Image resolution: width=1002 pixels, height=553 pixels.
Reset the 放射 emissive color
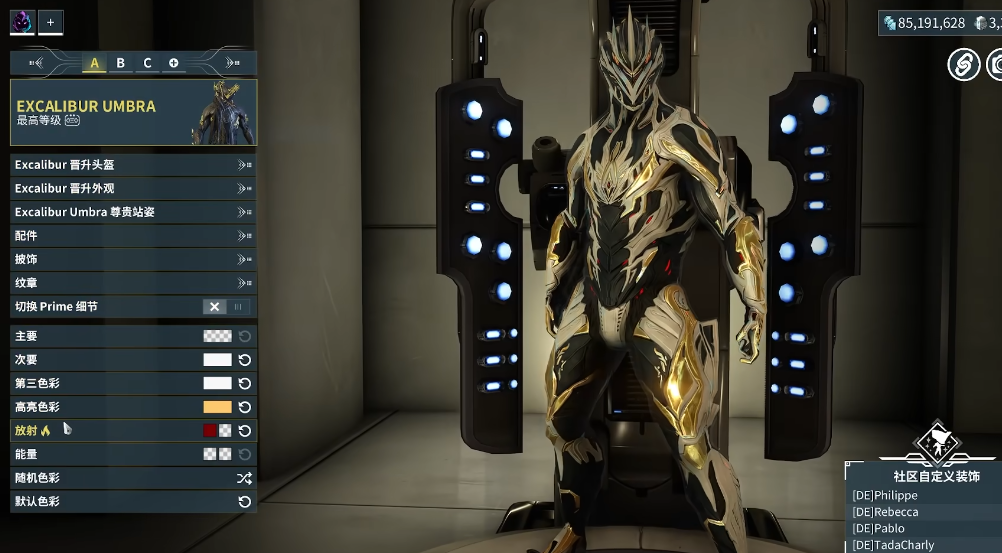[x=244, y=431]
